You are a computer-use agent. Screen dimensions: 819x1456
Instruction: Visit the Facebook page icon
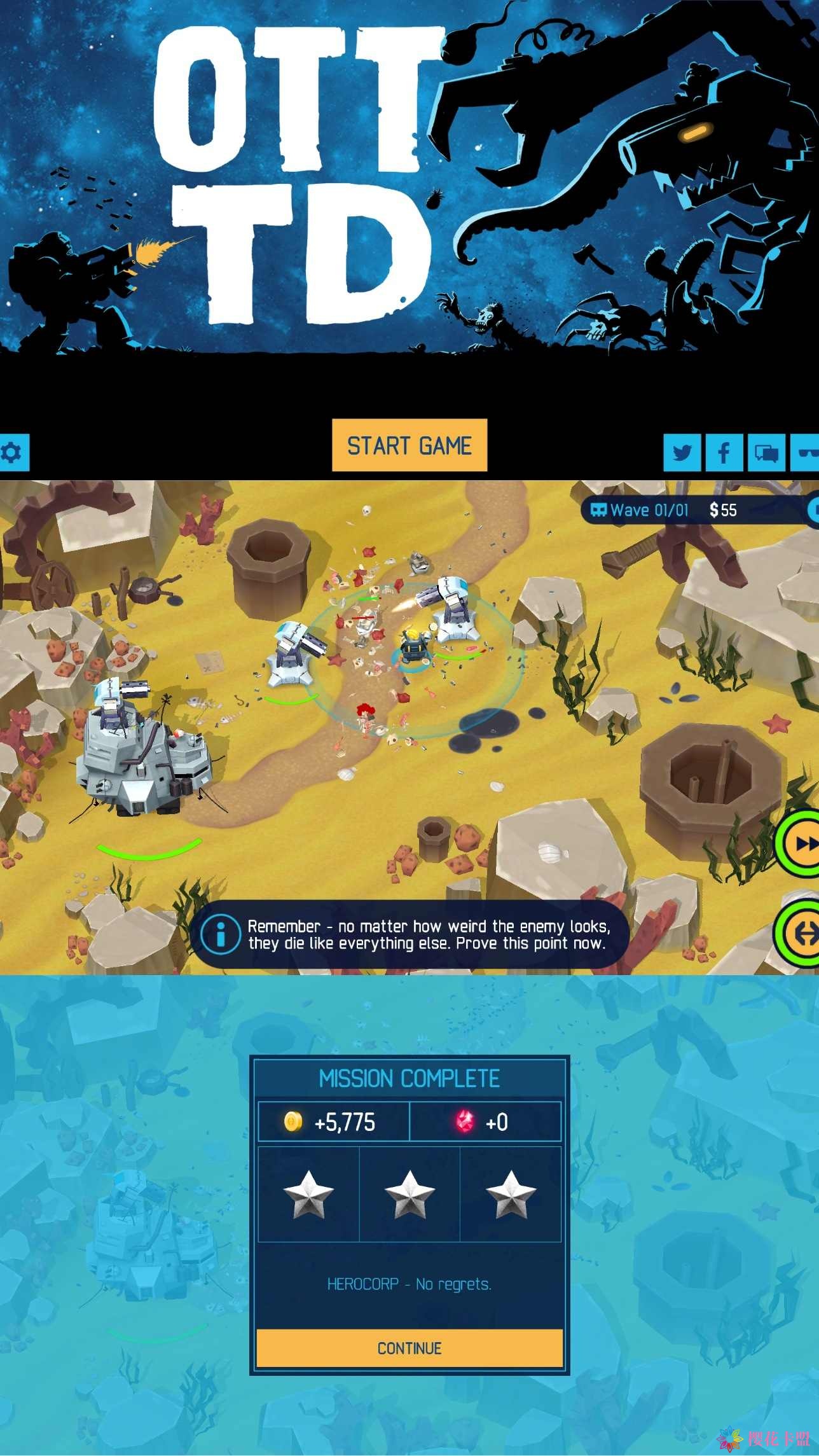724,452
